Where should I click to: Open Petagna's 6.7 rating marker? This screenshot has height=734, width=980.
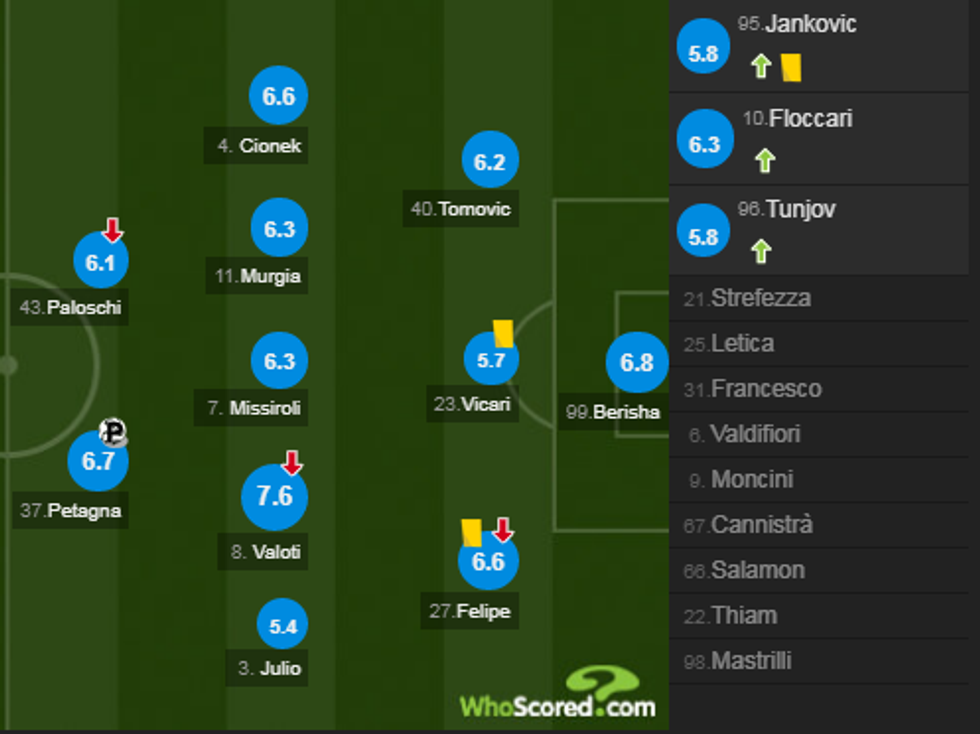[x=98, y=461]
